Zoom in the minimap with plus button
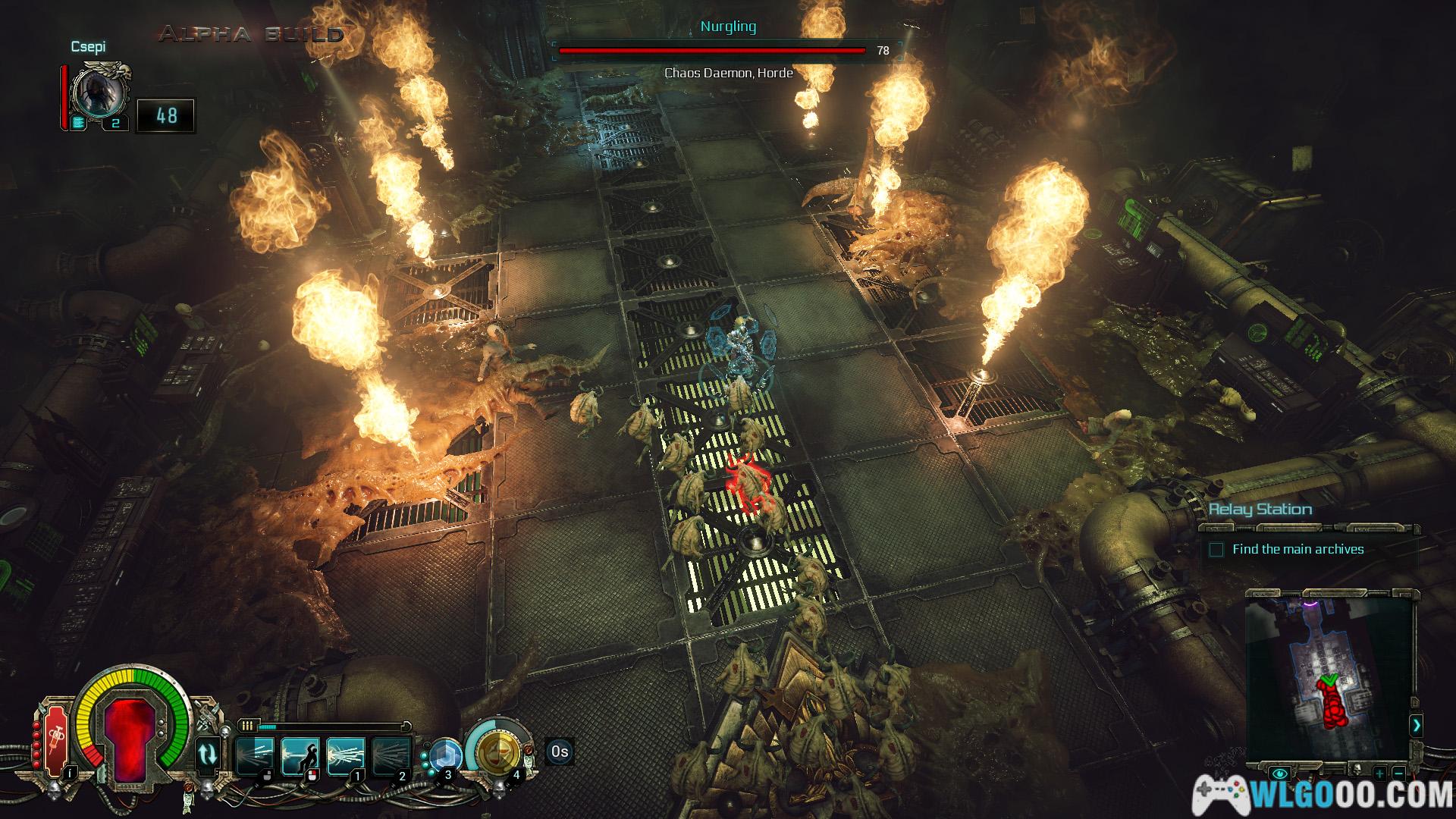The width and height of the screenshot is (1456, 819). coord(1380,773)
